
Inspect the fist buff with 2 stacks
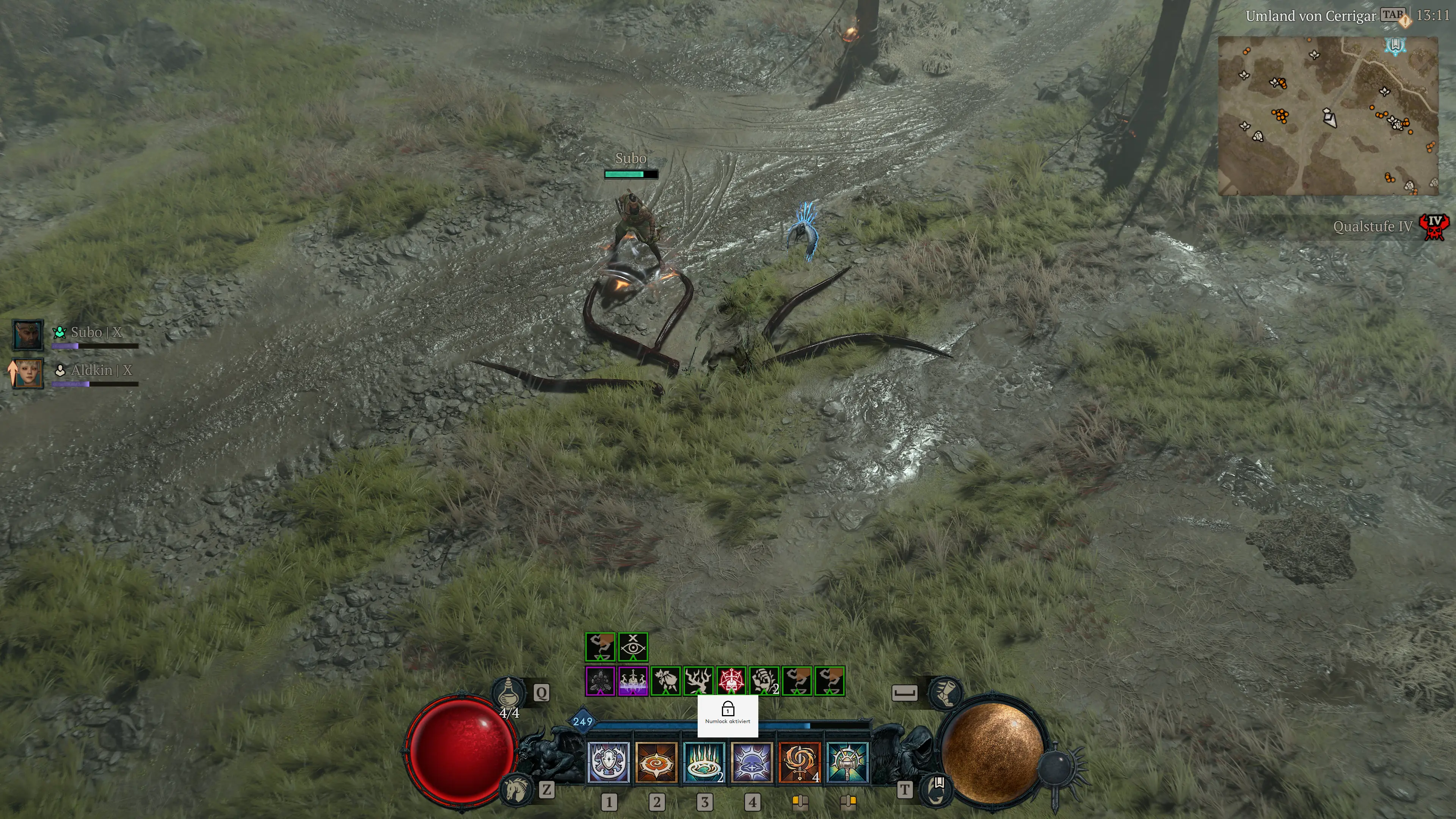pyautogui.click(x=764, y=681)
